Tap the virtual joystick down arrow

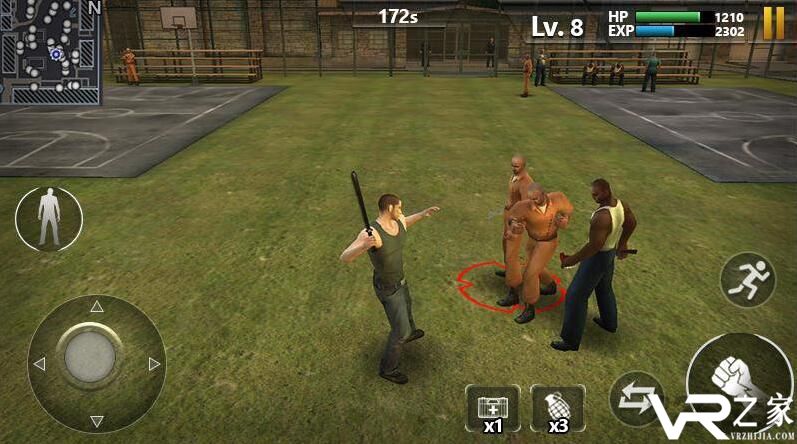pyautogui.click(x=97, y=421)
